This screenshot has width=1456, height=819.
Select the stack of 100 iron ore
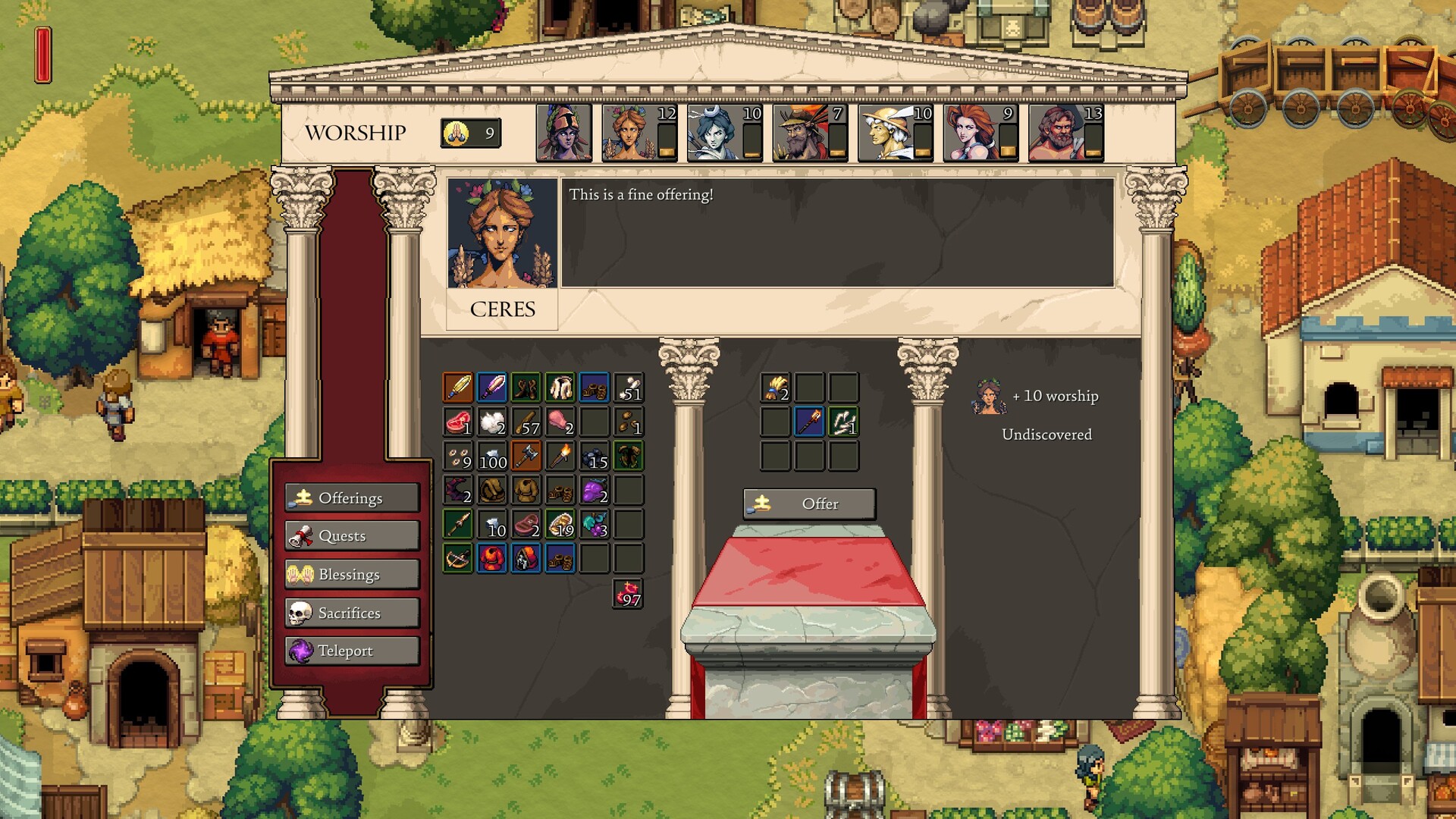(x=491, y=457)
